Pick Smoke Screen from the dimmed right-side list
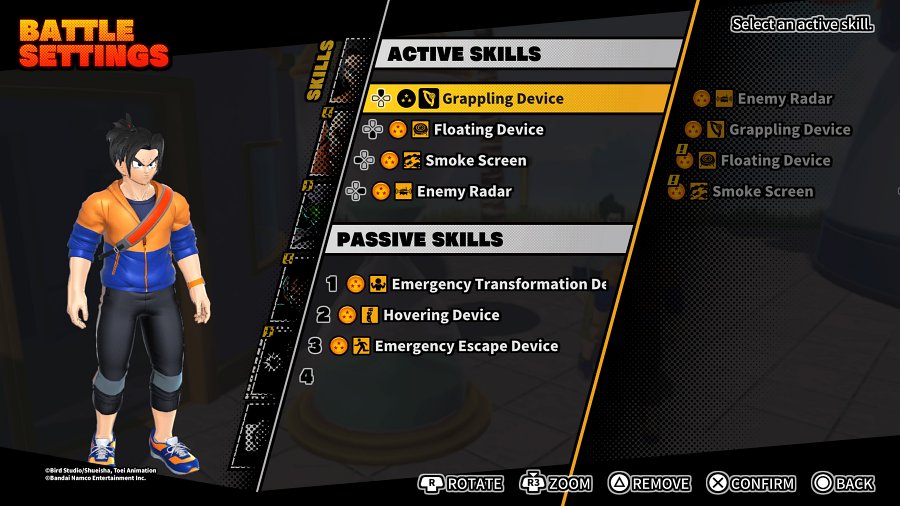 762,191
